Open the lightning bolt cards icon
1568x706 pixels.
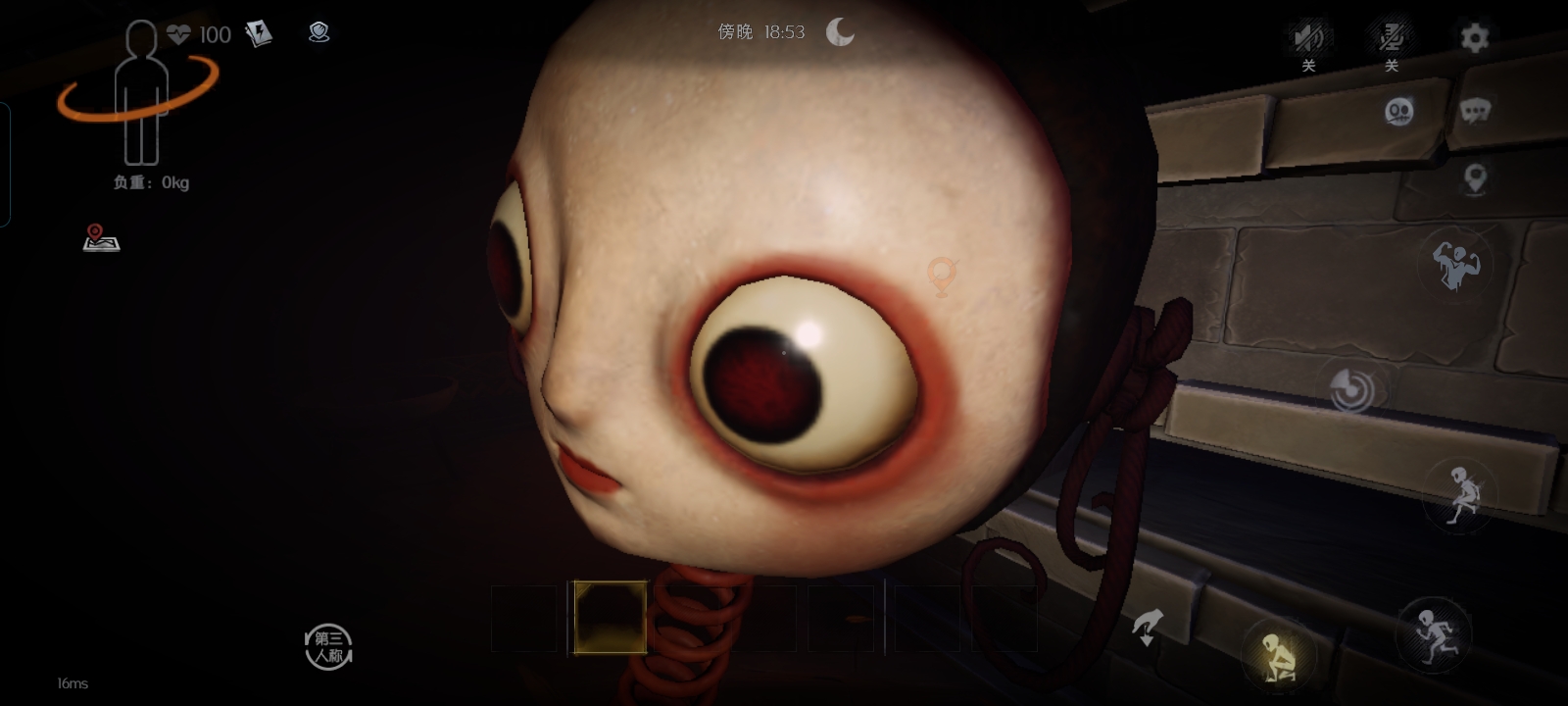(x=259, y=35)
